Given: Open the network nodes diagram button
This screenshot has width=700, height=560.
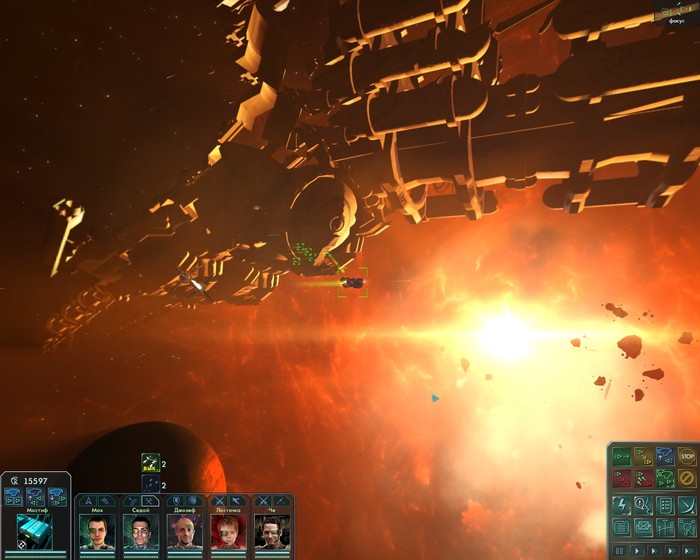Looking at the screenshot, I should point(686,526).
